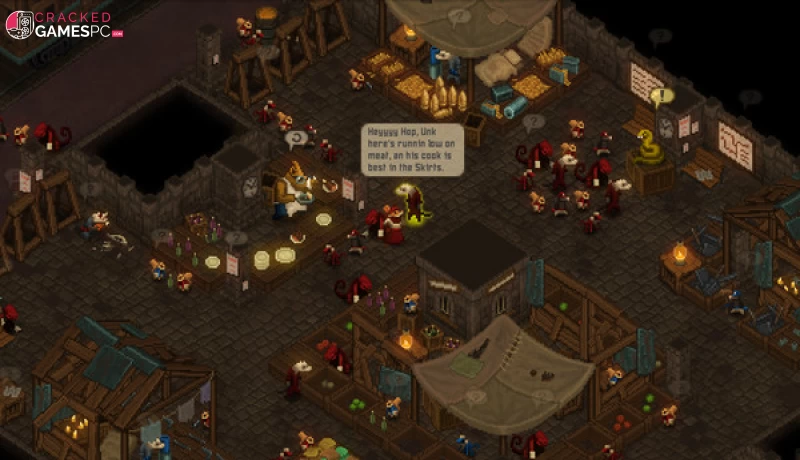Screen dimensions: 800x460
Task: Click the Cracked Games PC logo
Action: click(62, 24)
